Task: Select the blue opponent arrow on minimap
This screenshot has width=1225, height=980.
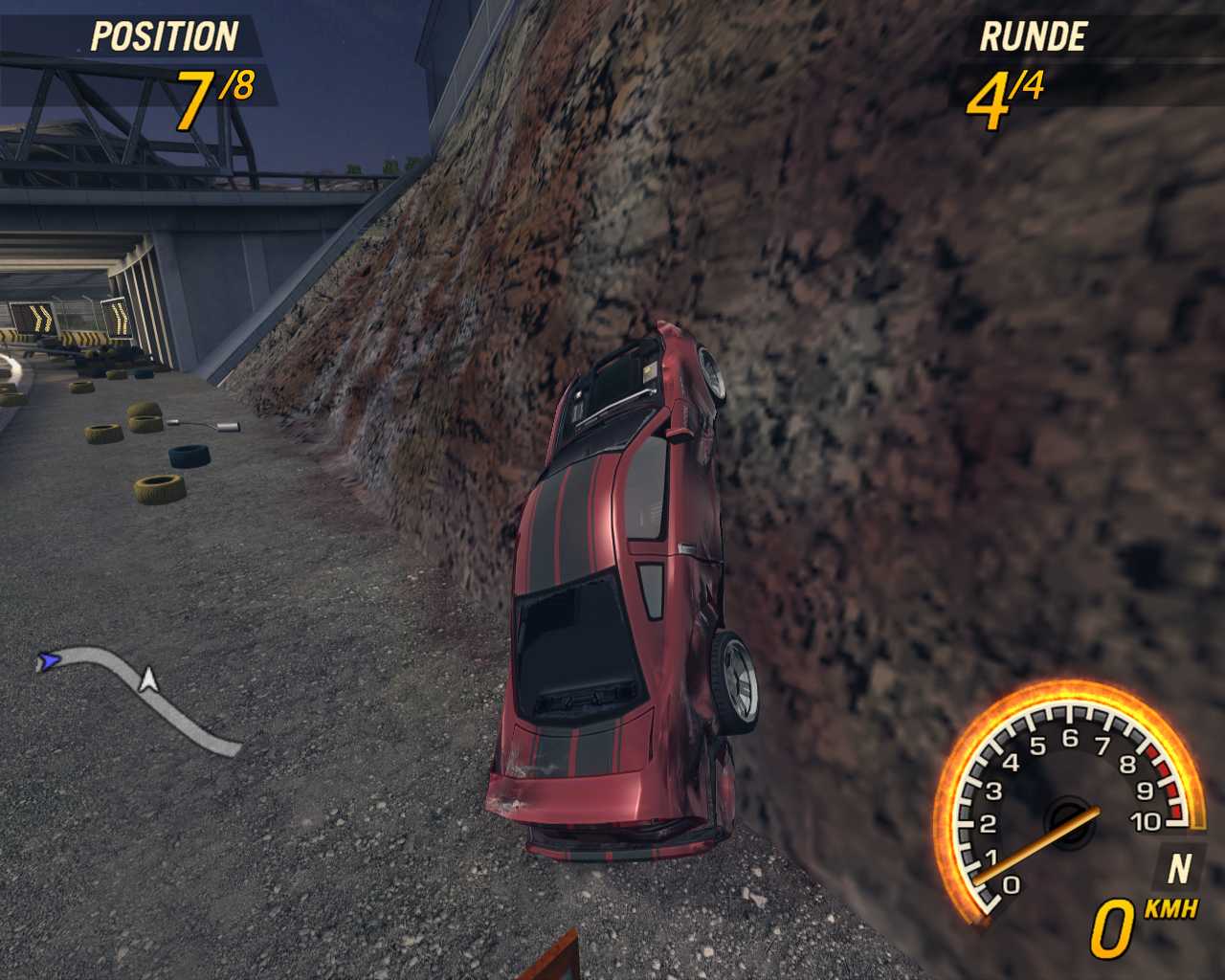Action: (x=48, y=660)
